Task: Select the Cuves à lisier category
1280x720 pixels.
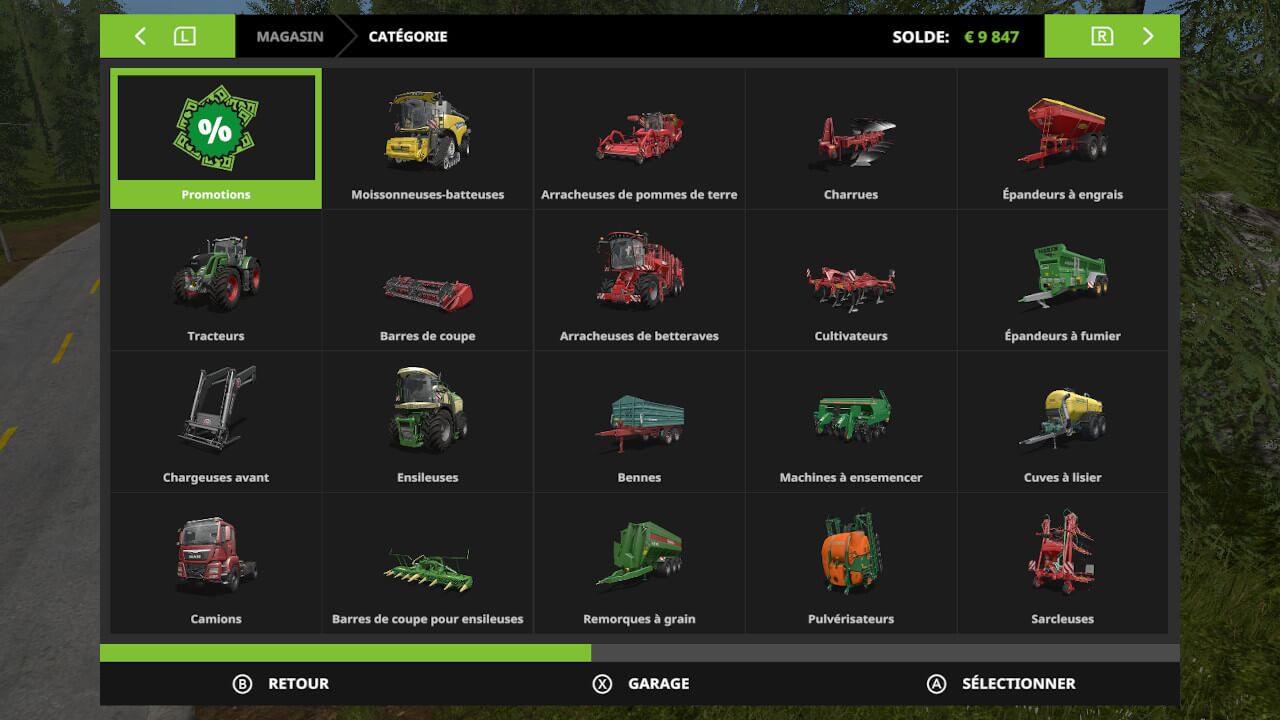Action: (x=1062, y=421)
